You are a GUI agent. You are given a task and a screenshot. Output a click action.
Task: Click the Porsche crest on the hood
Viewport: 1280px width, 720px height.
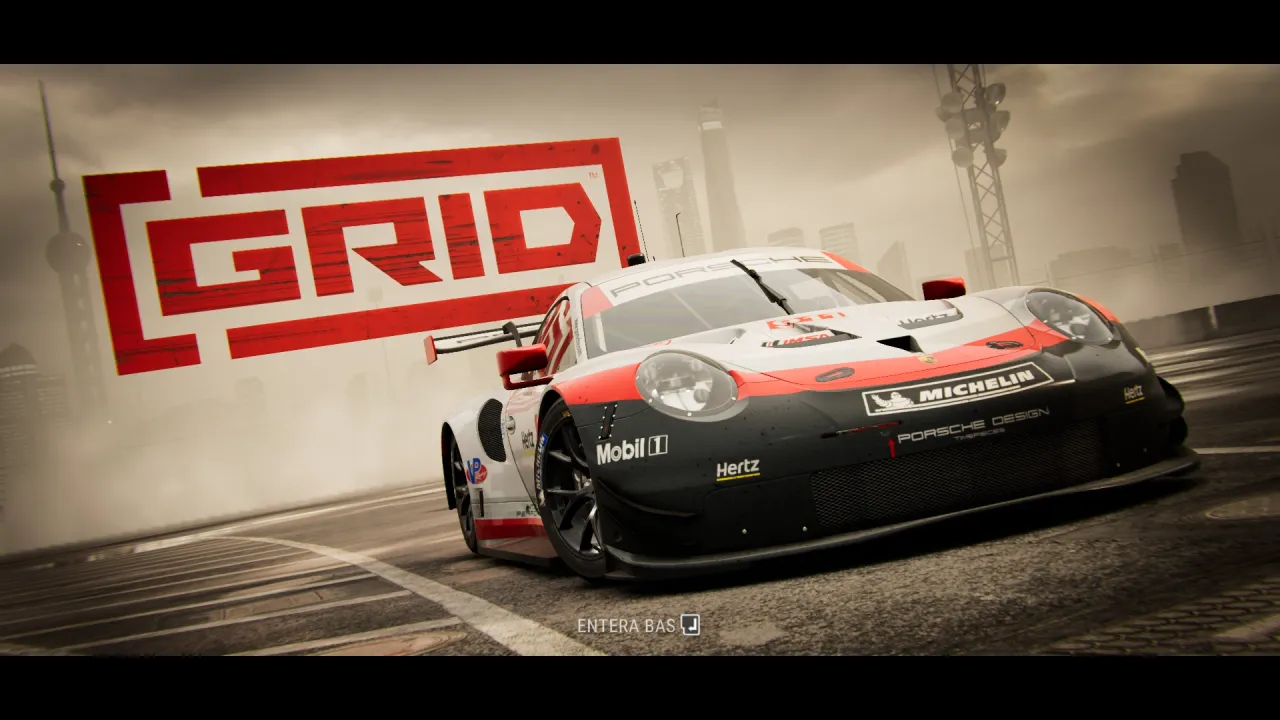tap(926, 360)
